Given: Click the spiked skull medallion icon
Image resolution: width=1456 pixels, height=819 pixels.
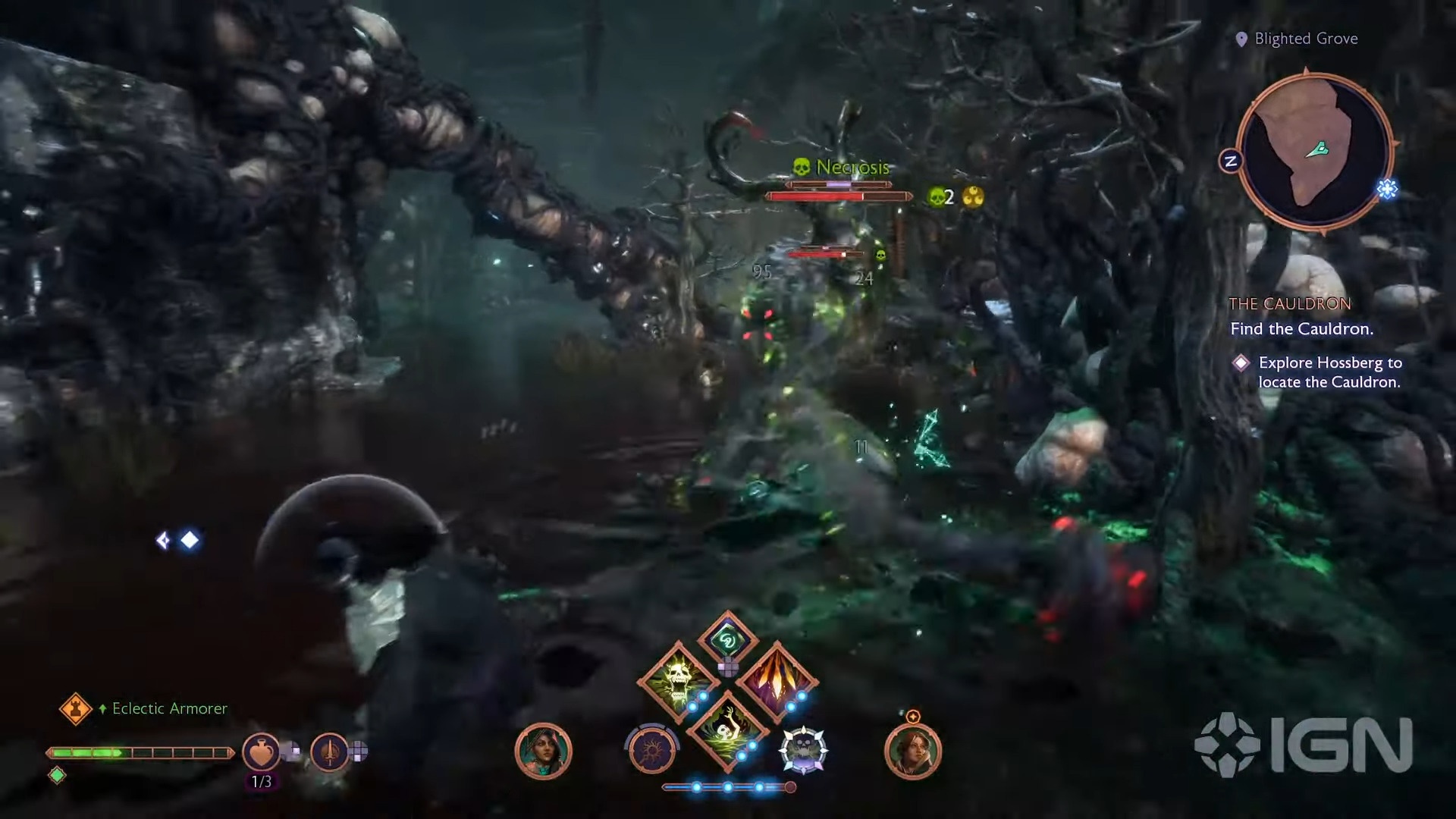Looking at the screenshot, I should point(803,750).
